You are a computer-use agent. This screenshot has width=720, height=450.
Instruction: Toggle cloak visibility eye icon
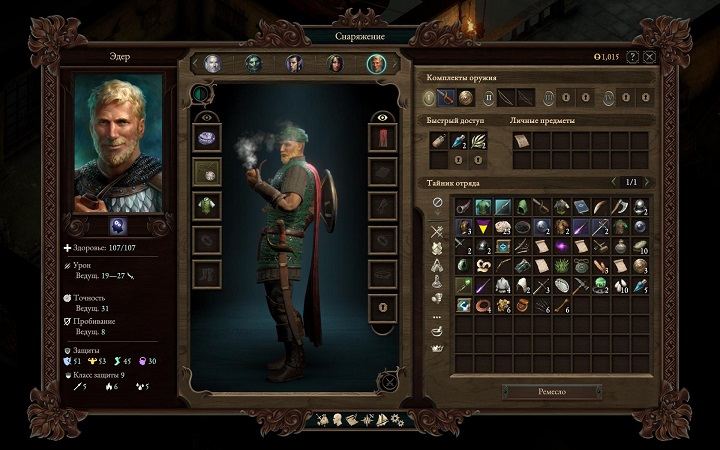tap(383, 116)
